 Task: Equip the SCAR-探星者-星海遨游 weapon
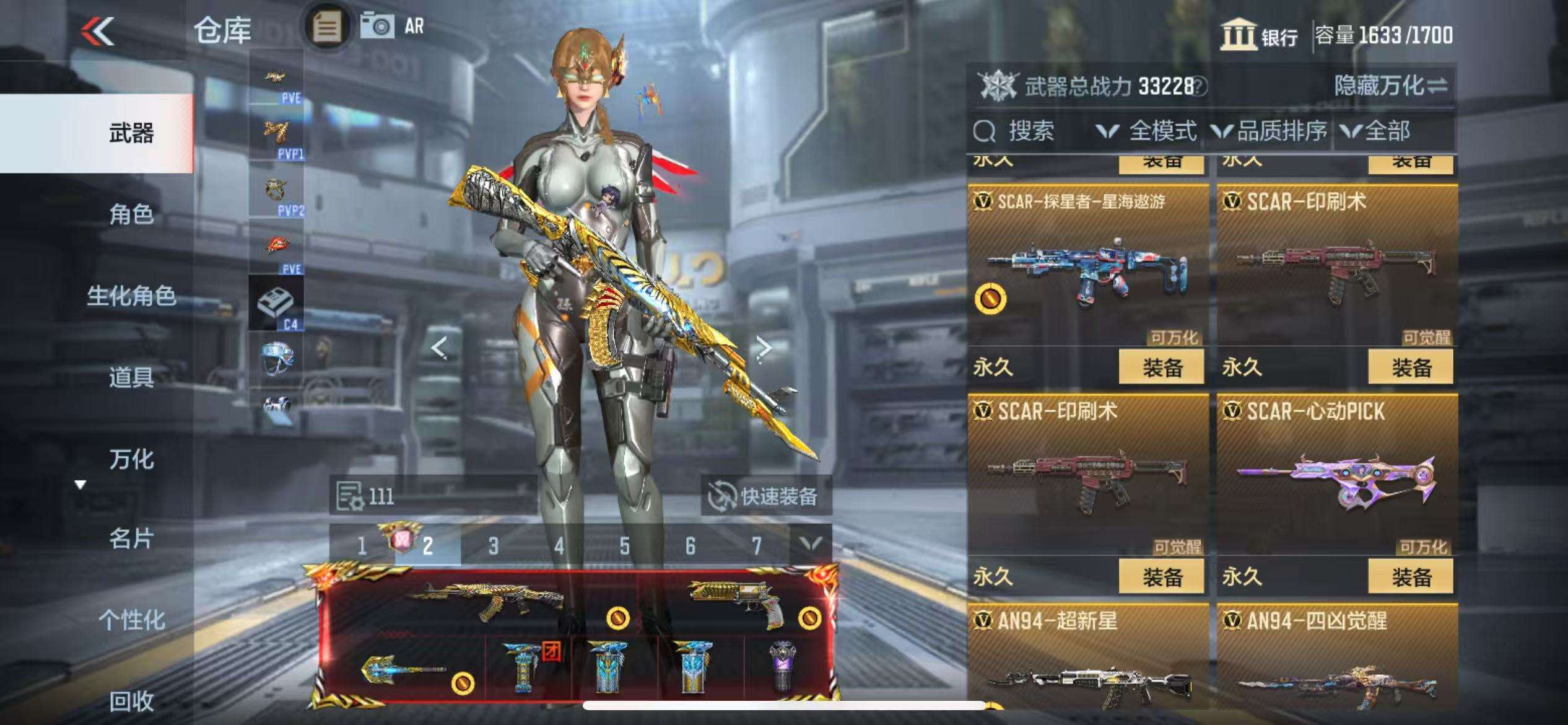1161,367
